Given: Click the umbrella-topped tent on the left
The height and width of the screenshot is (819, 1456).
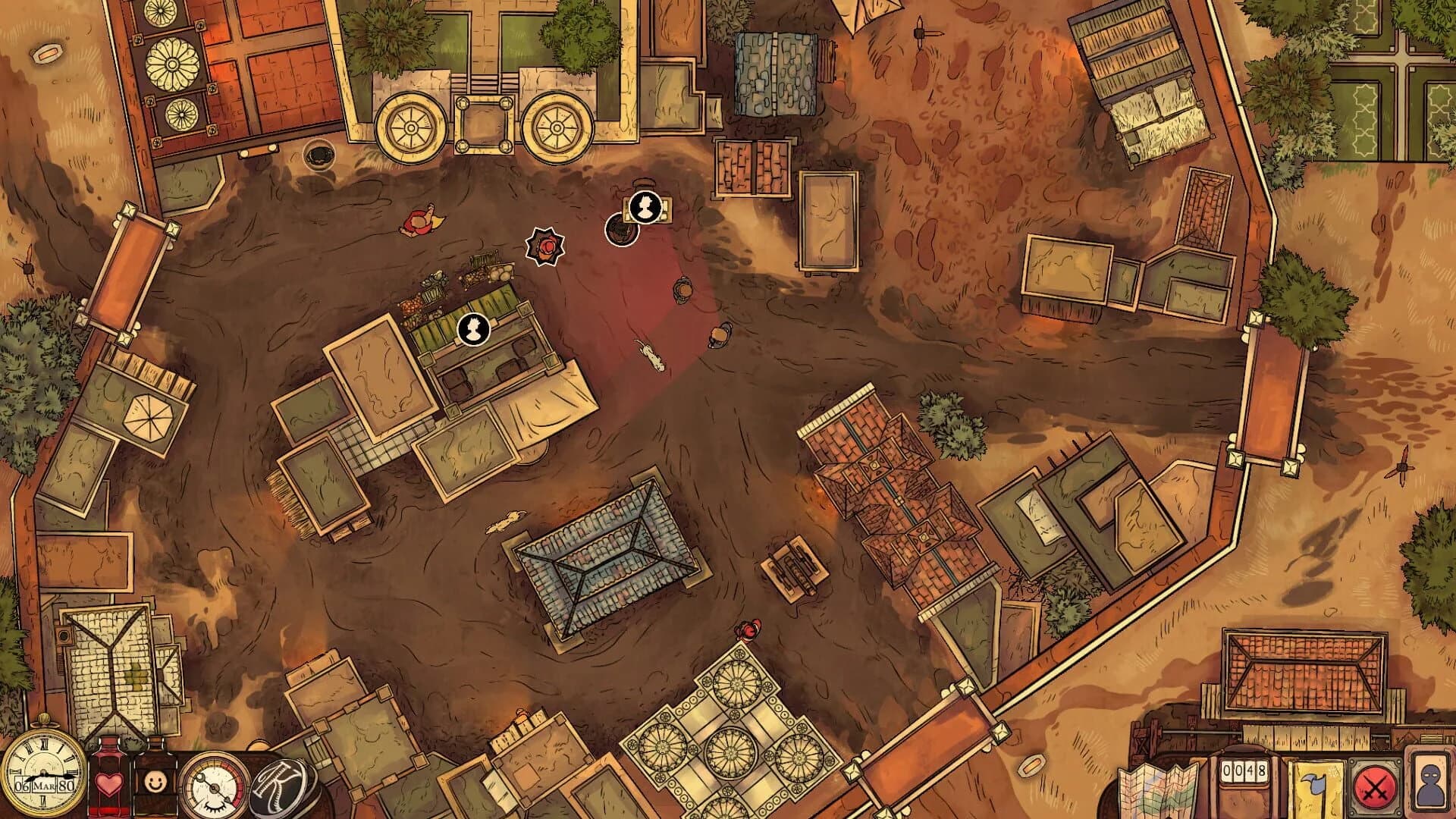Looking at the screenshot, I should (x=149, y=417).
